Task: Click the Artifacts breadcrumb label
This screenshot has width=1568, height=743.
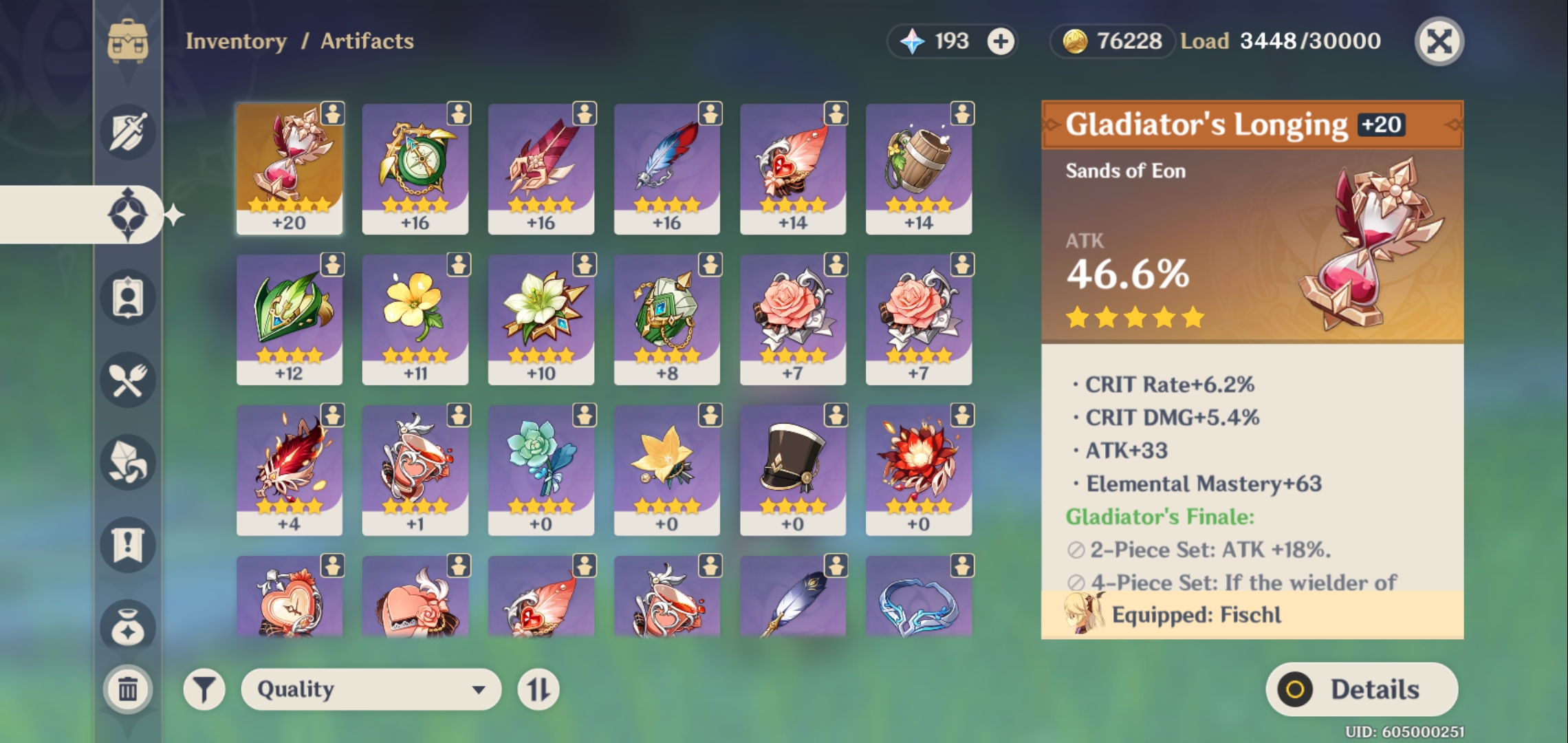Action: [x=366, y=41]
